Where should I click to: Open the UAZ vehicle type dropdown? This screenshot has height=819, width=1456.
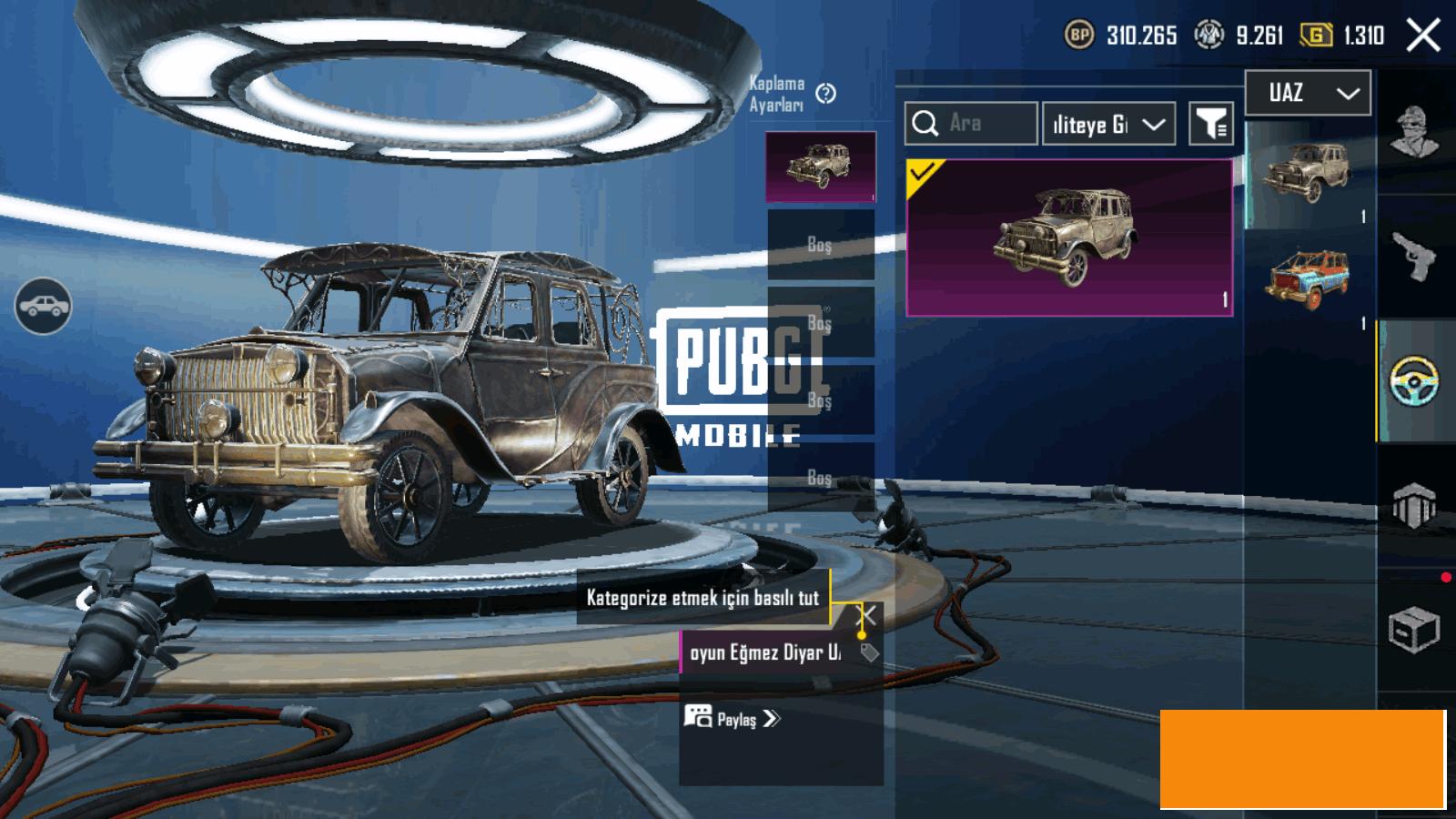[x=1308, y=93]
